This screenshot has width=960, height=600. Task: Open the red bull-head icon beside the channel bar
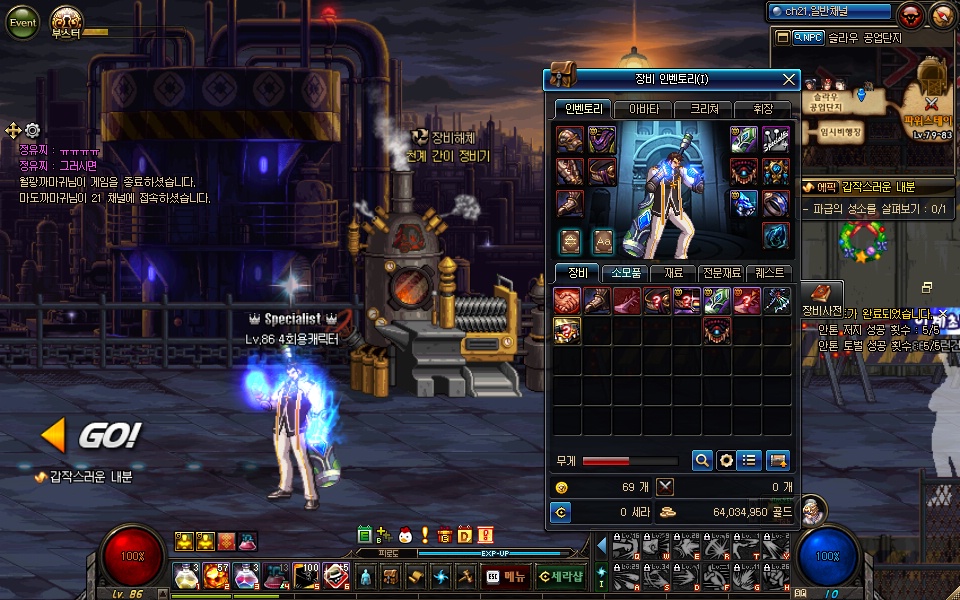pyautogui.click(x=911, y=15)
